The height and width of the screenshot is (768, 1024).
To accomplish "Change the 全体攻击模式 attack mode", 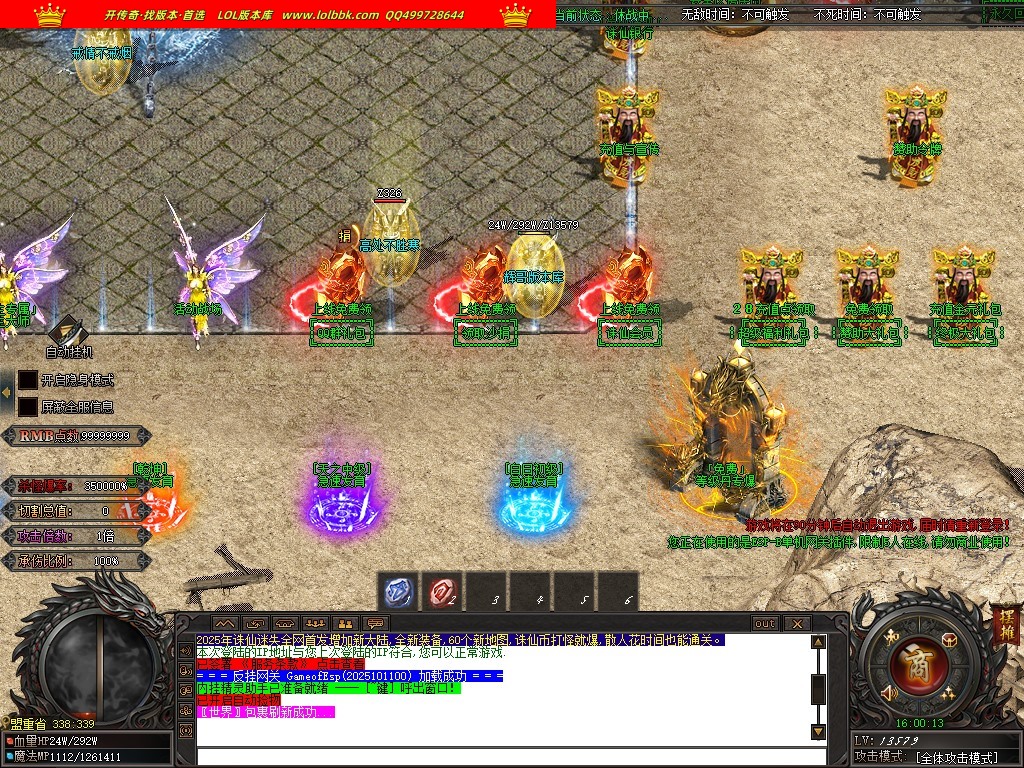I will tap(956, 757).
